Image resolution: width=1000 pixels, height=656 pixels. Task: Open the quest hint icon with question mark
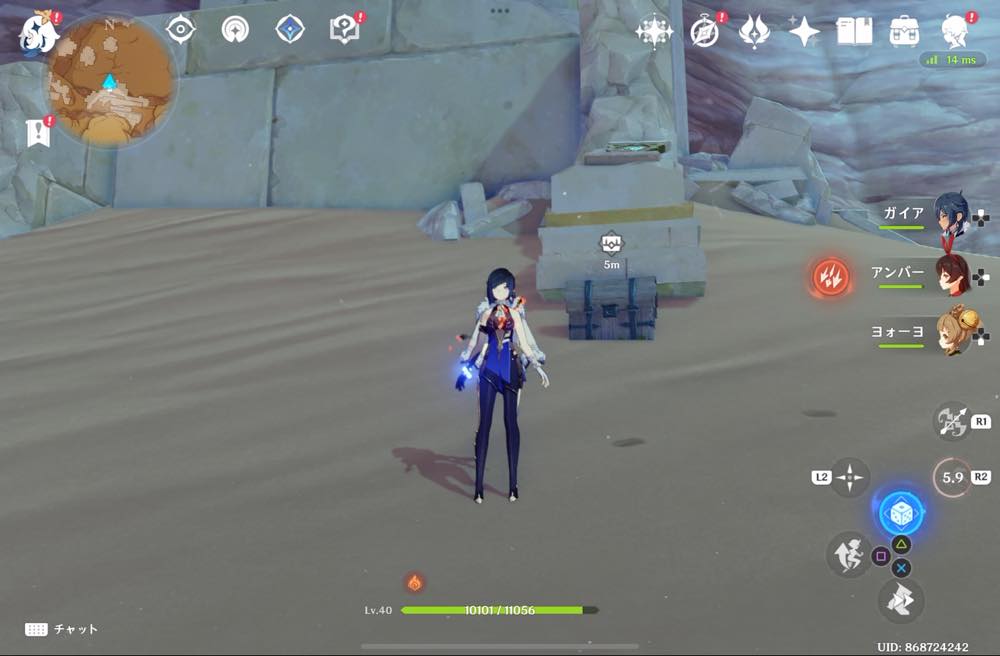[x=344, y=30]
